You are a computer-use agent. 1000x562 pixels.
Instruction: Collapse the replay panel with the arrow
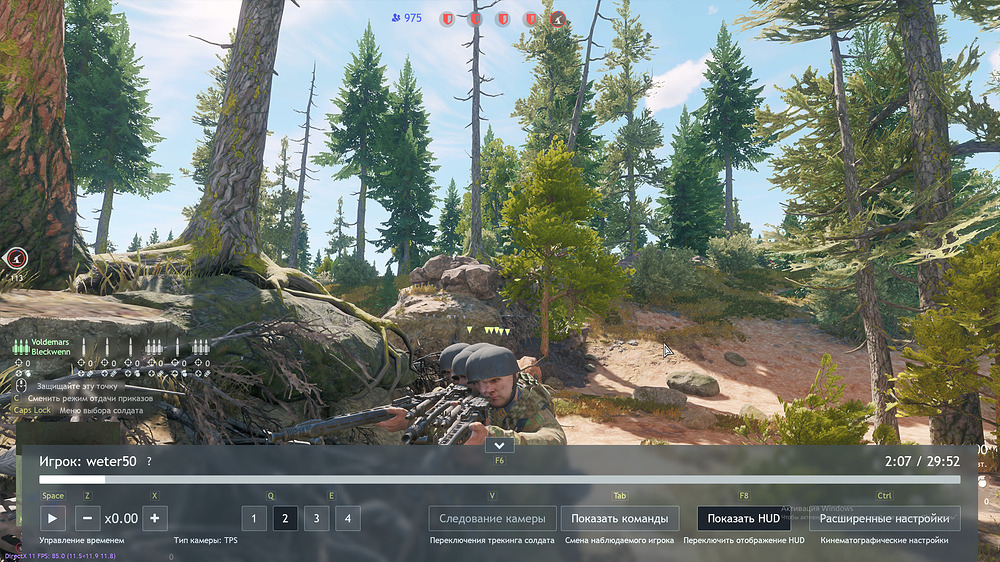tap(500, 445)
